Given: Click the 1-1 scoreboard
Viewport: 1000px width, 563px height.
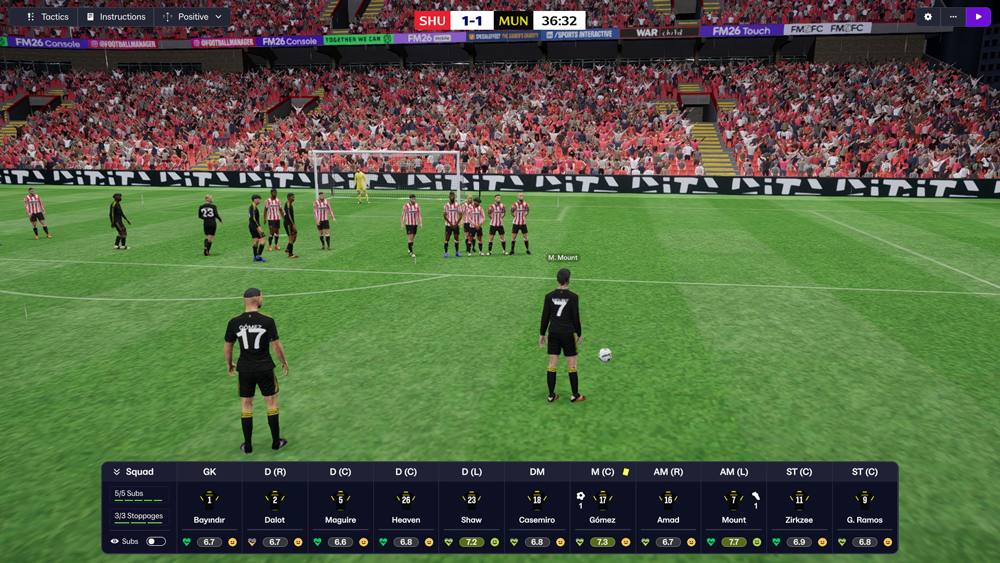Looking at the screenshot, I should pyautogui.click(x=472, y=20).
